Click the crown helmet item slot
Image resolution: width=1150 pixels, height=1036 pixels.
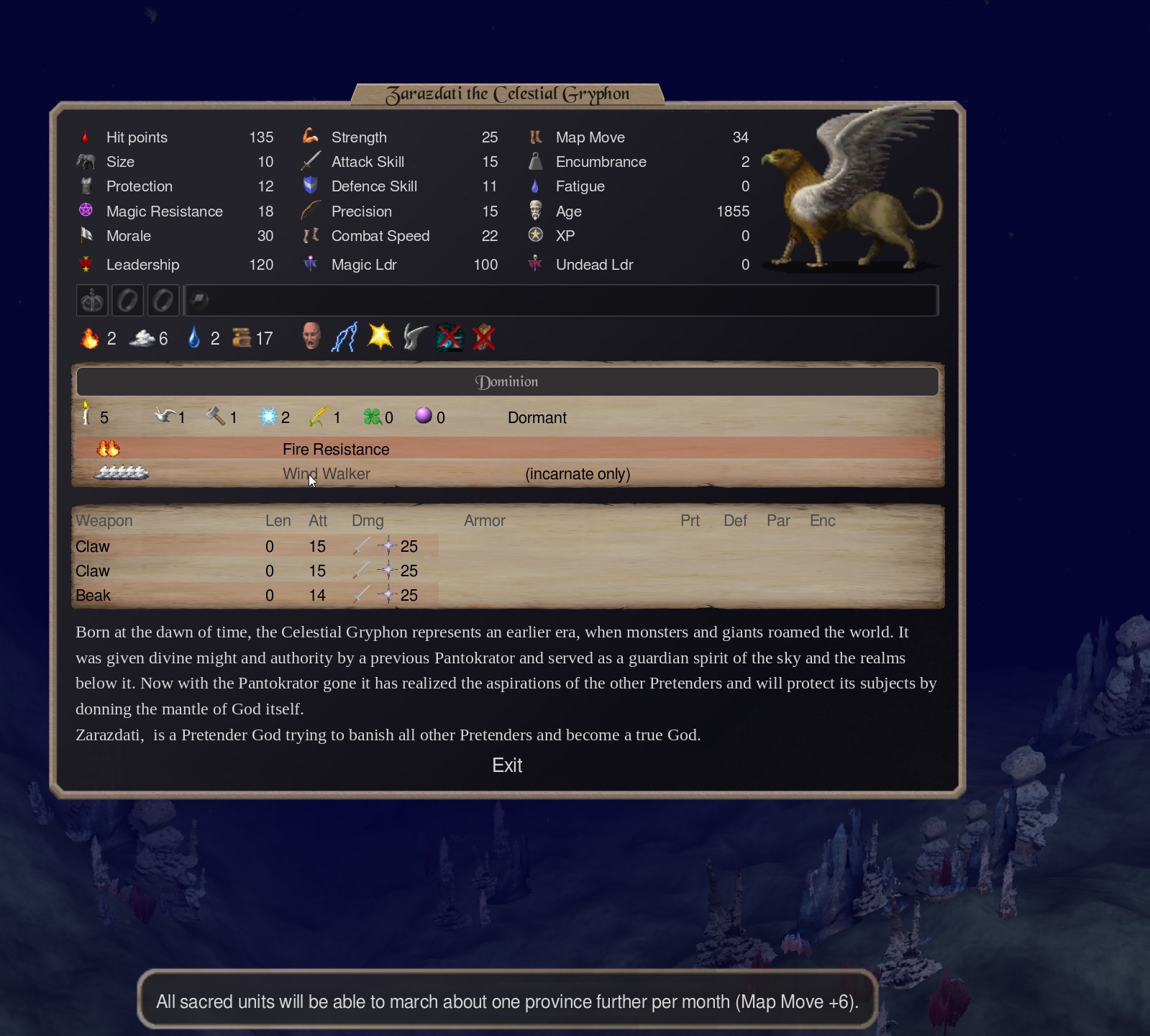tap(92, 301)
